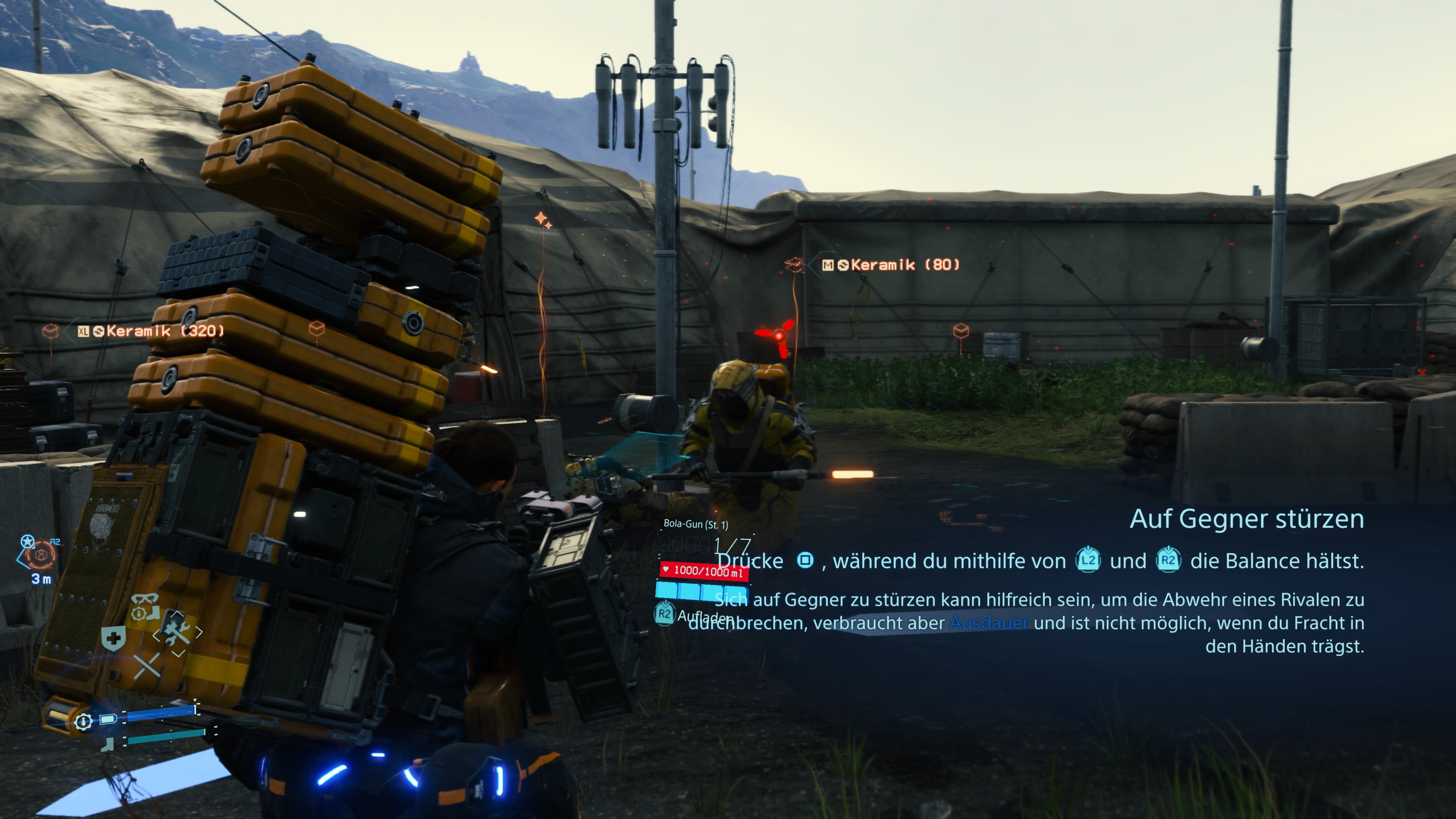The height and width of the screenshot is (819, 1456).
Task: Select the crossed-lines empty hands icon
Action: (147, 666)
